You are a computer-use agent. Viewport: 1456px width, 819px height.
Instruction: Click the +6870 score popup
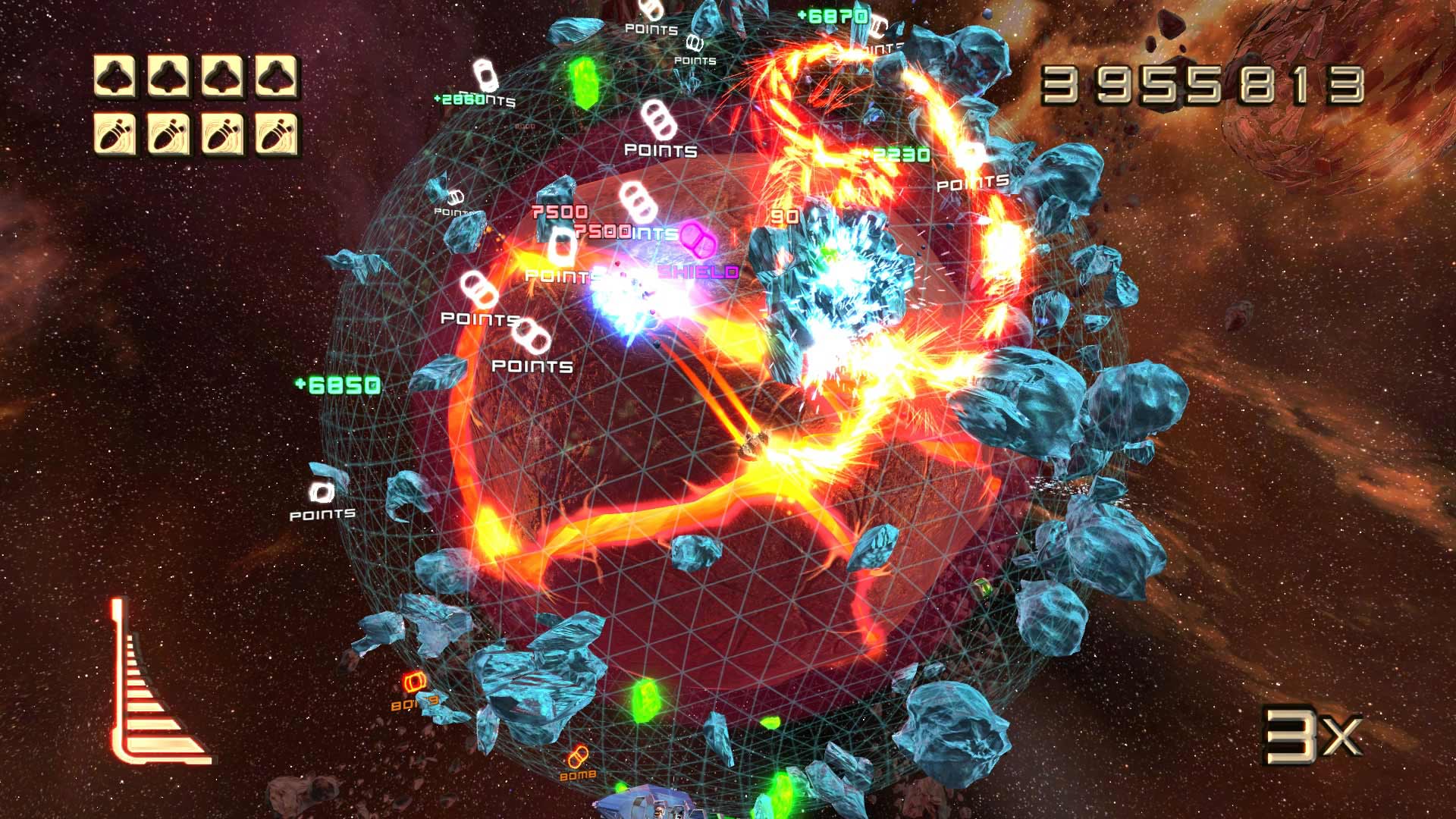coord(831,14)
